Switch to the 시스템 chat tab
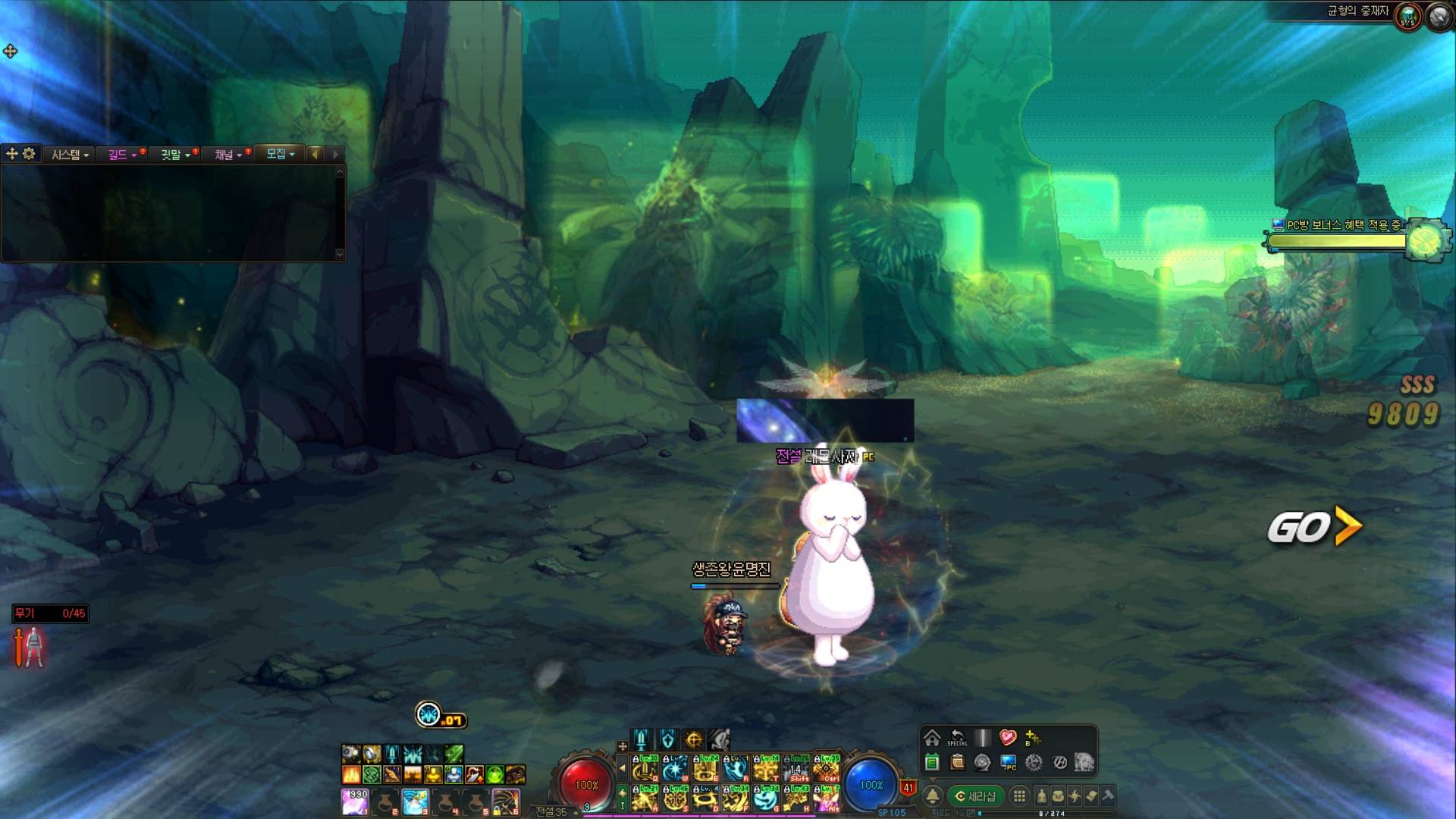 pos(70,155)
